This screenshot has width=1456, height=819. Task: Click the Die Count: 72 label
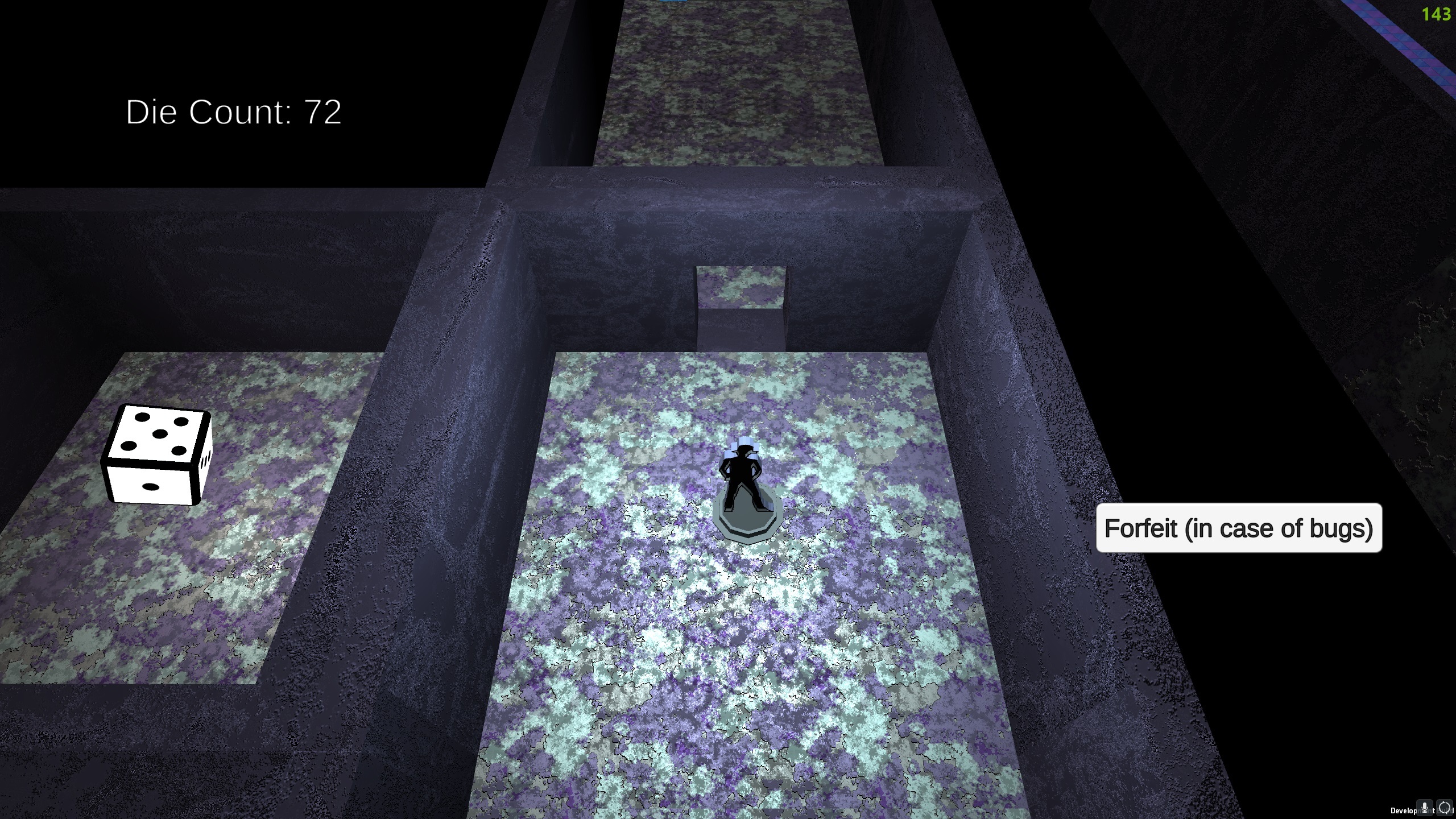tap(233, 113)
